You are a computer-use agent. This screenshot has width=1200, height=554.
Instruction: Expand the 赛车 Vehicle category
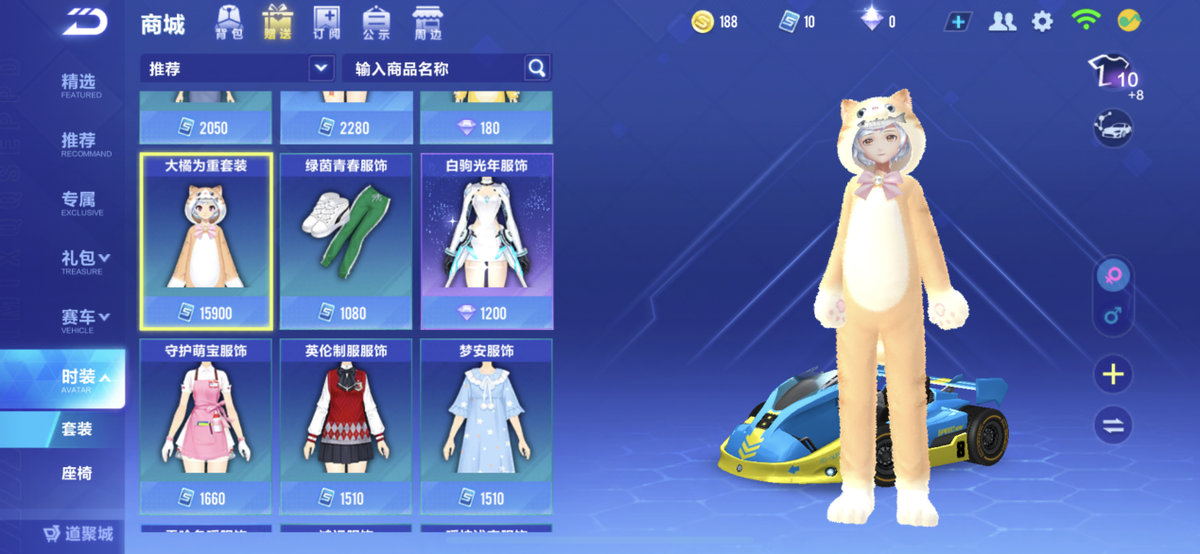click(x=84, y=320)
